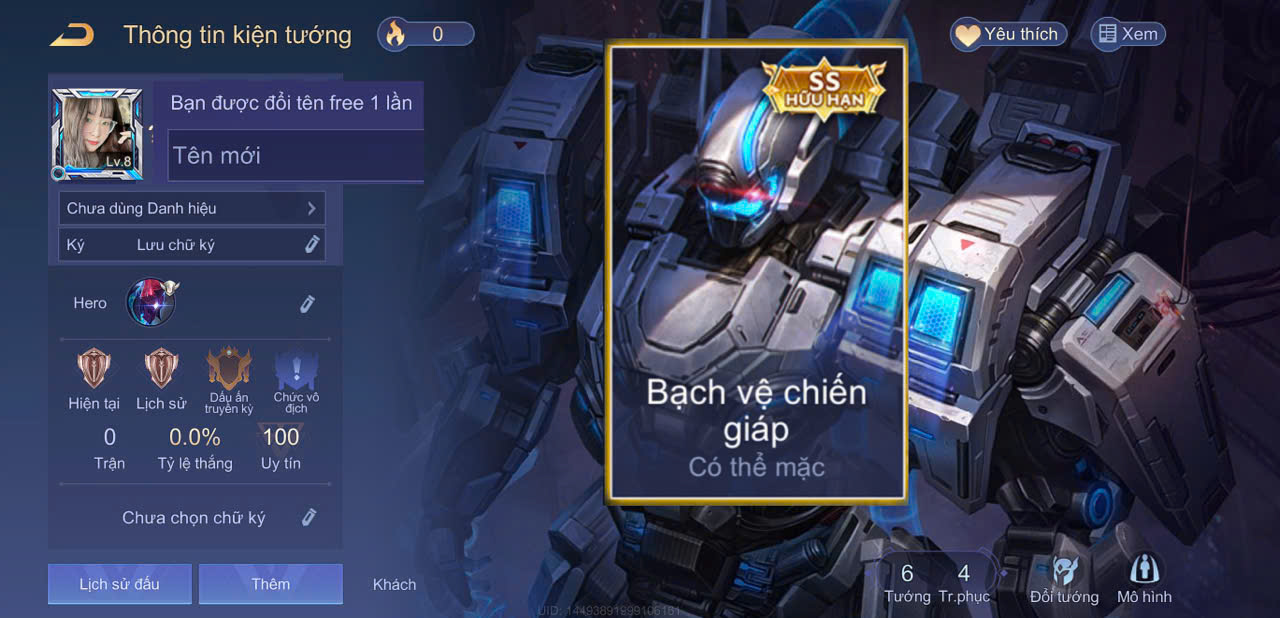
Task: Type in the Tên mới name field
Action: pos(296,156)
